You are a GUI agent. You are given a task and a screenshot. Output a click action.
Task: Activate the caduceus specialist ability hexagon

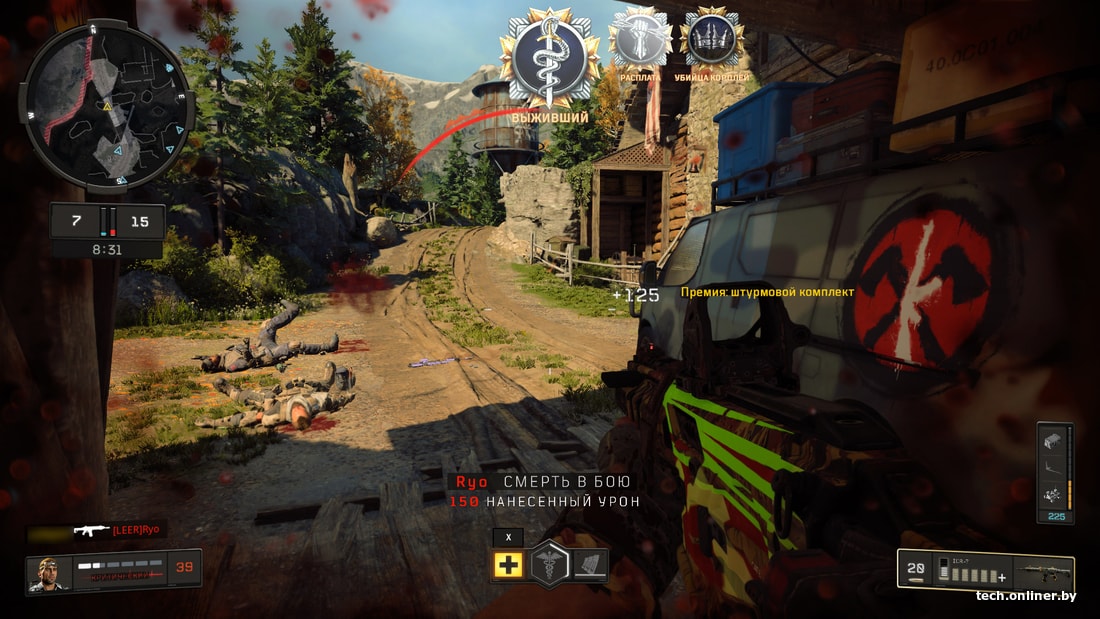coord(550,565)
